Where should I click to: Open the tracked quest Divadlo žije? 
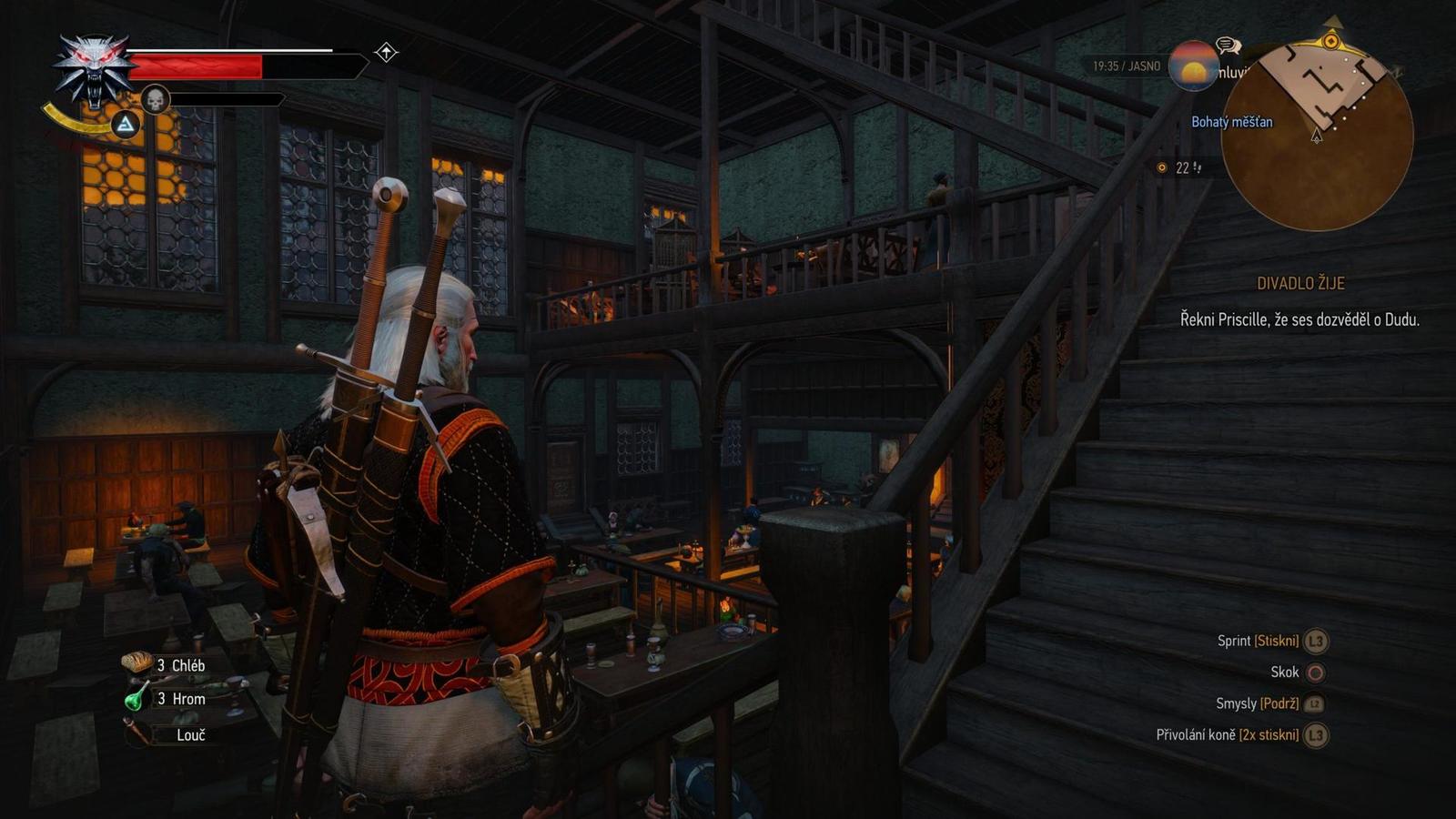[x=1300, y=283]
